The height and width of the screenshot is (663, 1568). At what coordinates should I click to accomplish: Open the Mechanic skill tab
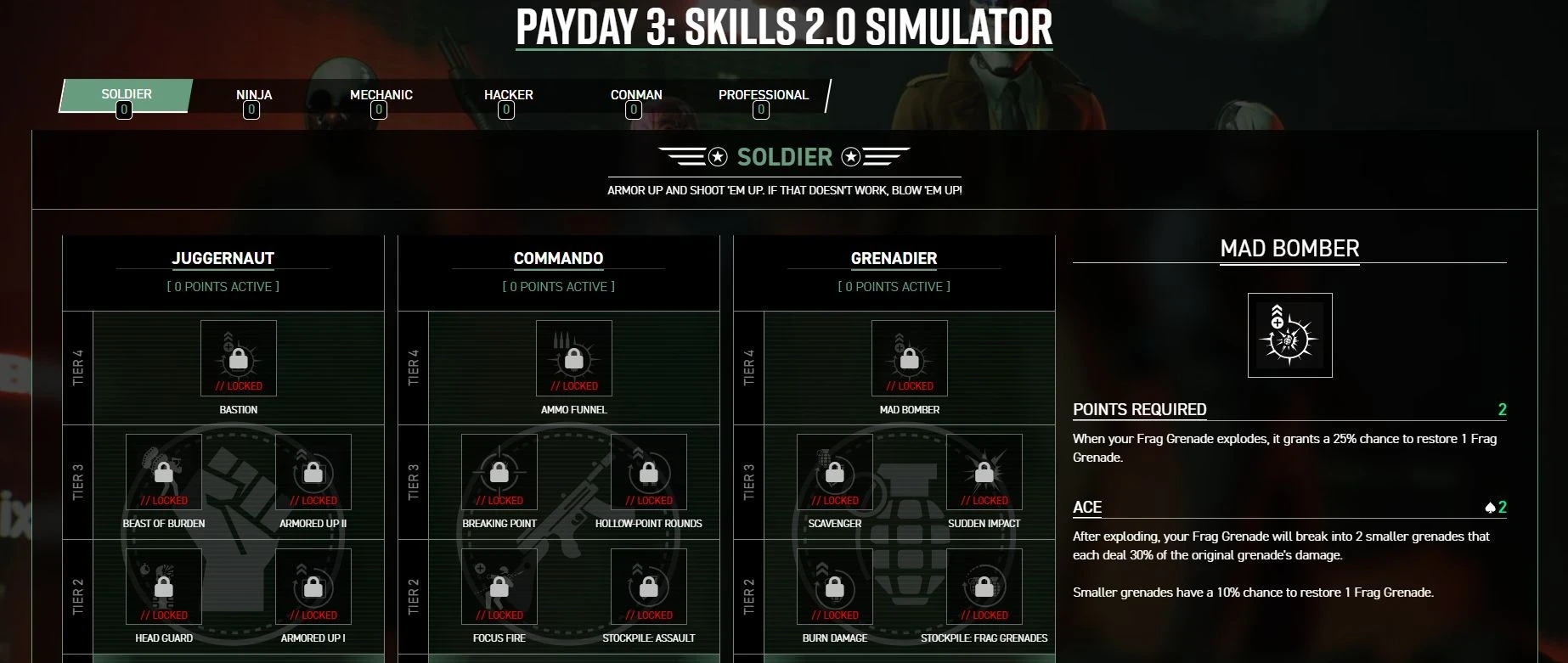pyautogui.click(x=381, y=96)
